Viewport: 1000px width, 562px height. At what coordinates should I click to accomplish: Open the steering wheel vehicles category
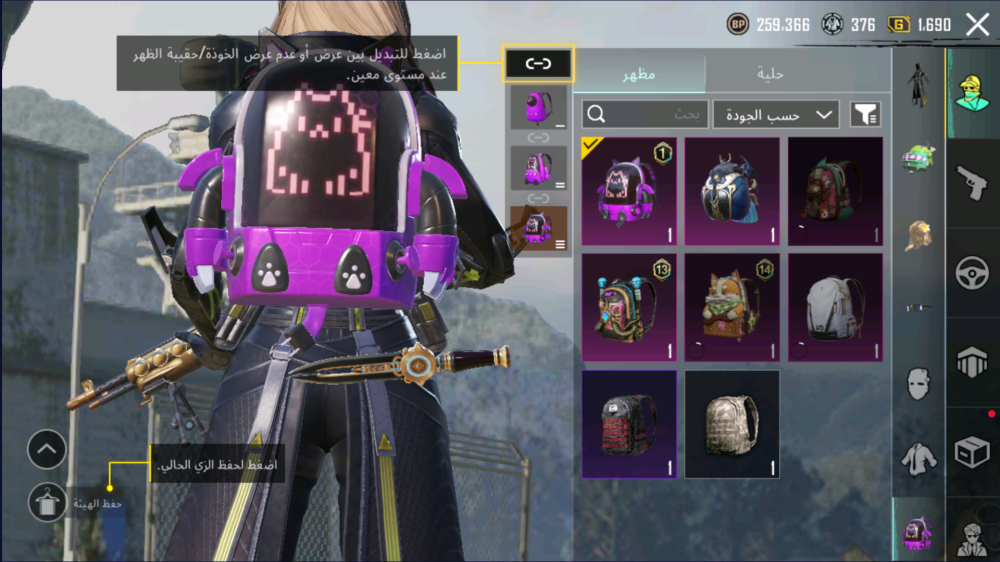pyautogui.click(x=971, y=273)
